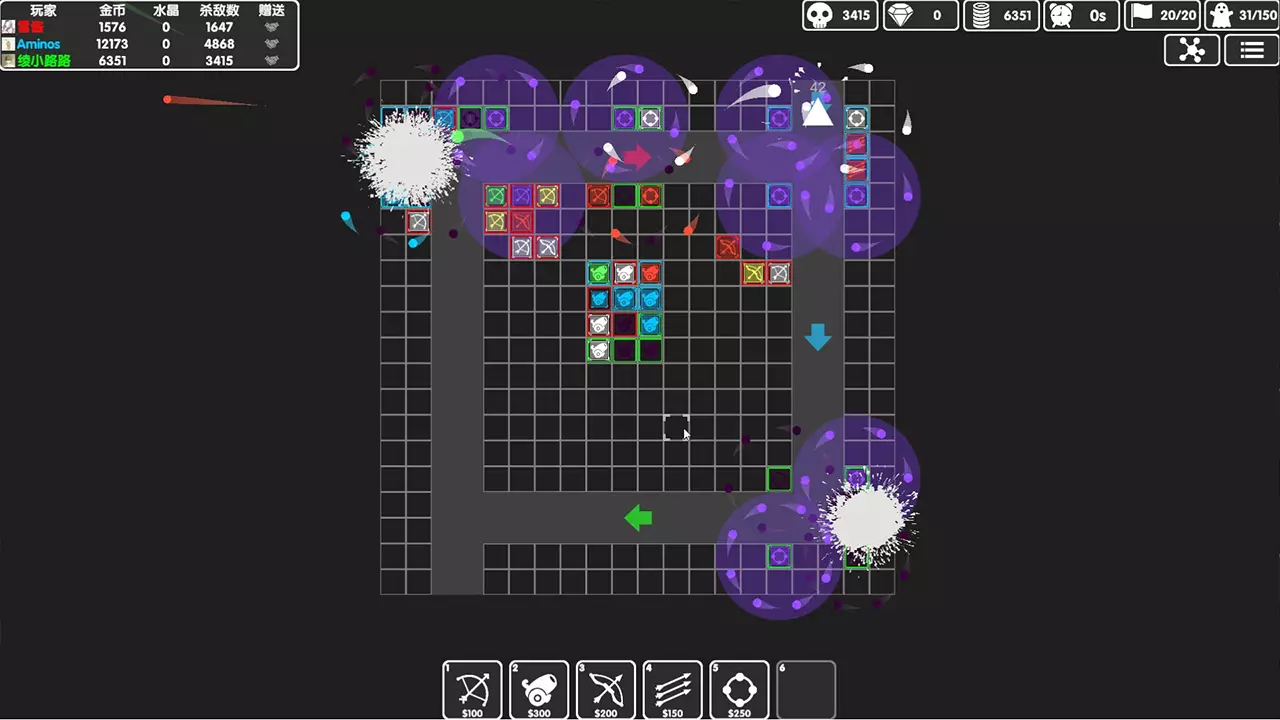
Task: Click the alarm clock timer icon
Action: (x=1062, y=15)
